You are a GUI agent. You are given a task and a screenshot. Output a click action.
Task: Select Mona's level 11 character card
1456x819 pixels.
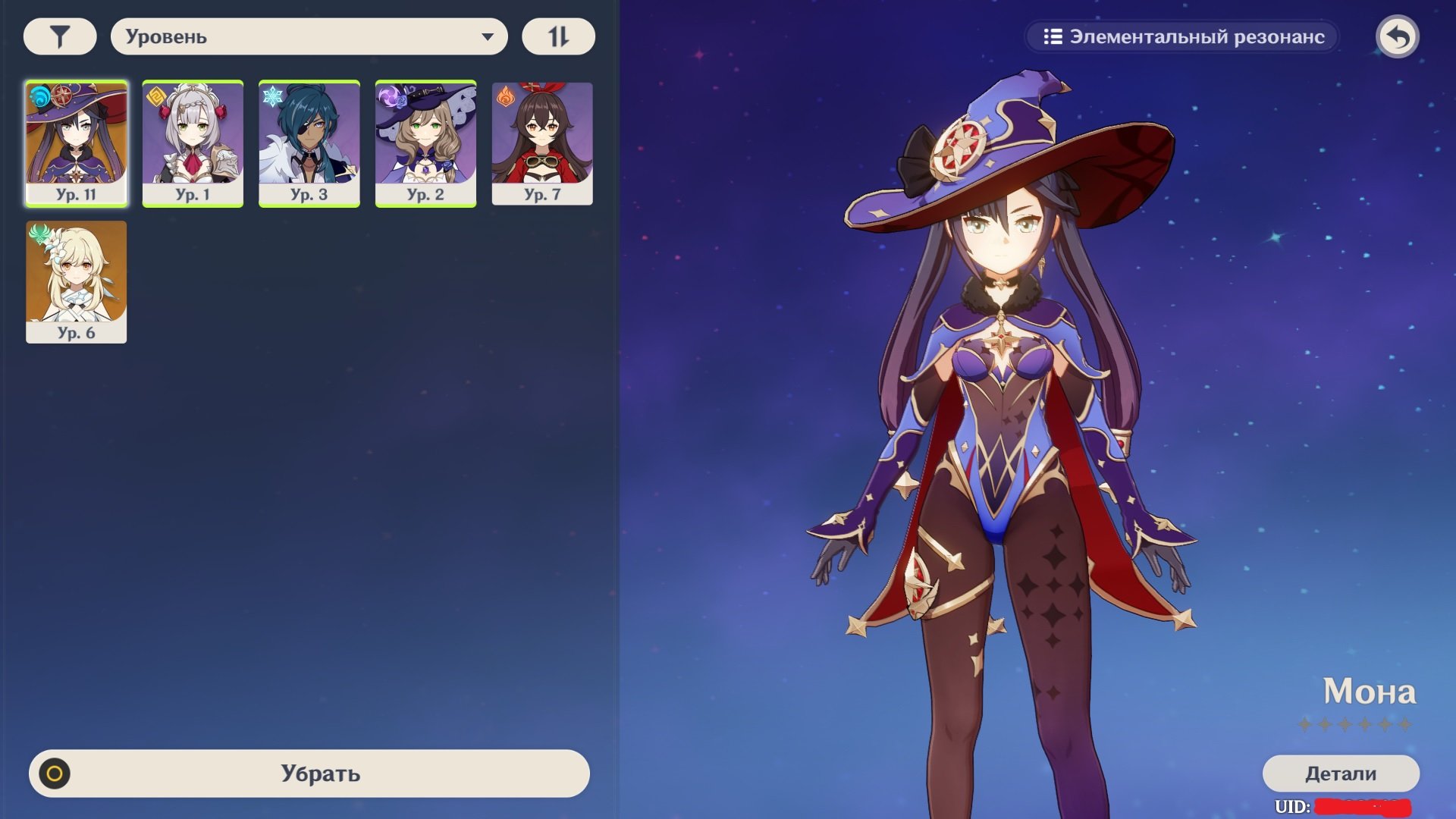tap(77, 143)
